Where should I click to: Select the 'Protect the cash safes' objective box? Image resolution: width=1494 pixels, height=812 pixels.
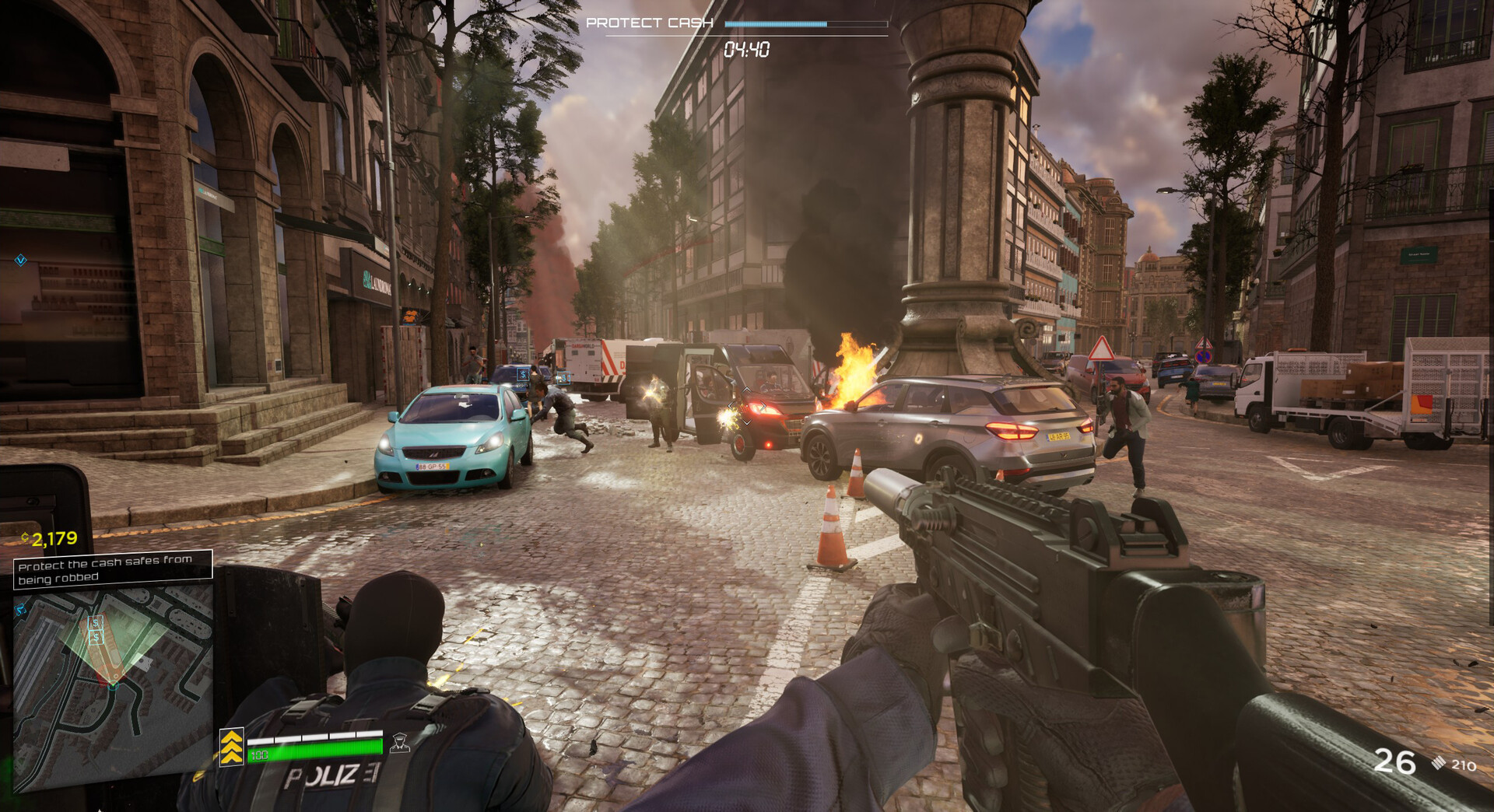pyautogui.click(x=113, y=569)
